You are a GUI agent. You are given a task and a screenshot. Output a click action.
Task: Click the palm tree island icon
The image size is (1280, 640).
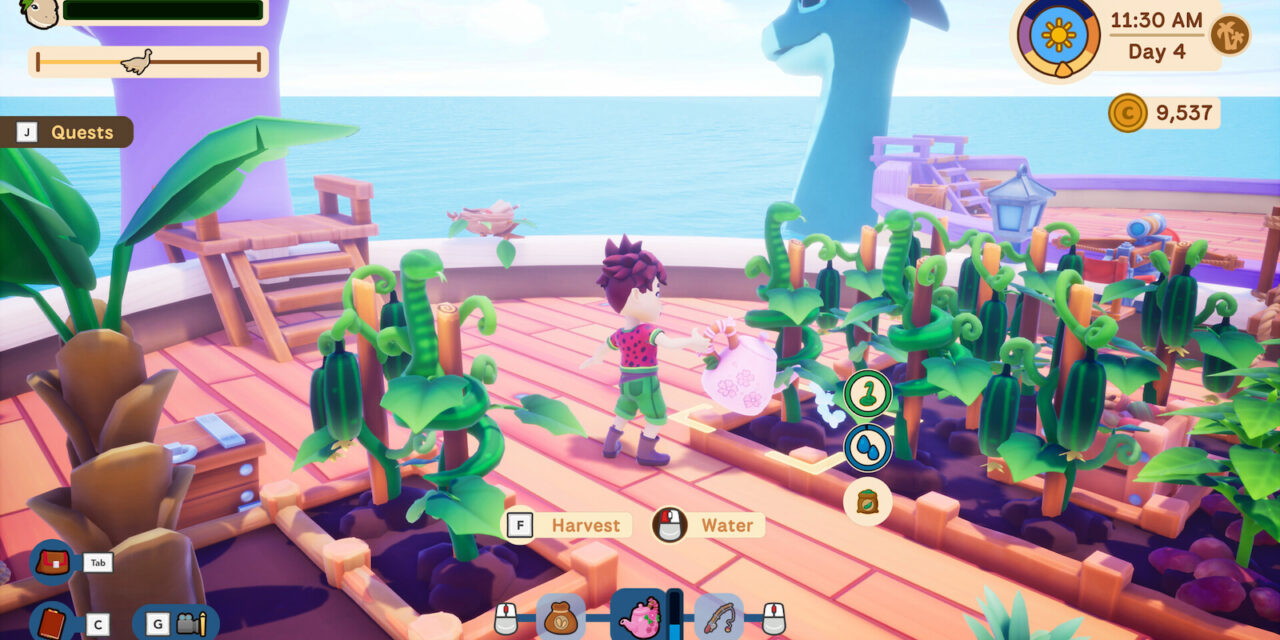click(1229, 35)
